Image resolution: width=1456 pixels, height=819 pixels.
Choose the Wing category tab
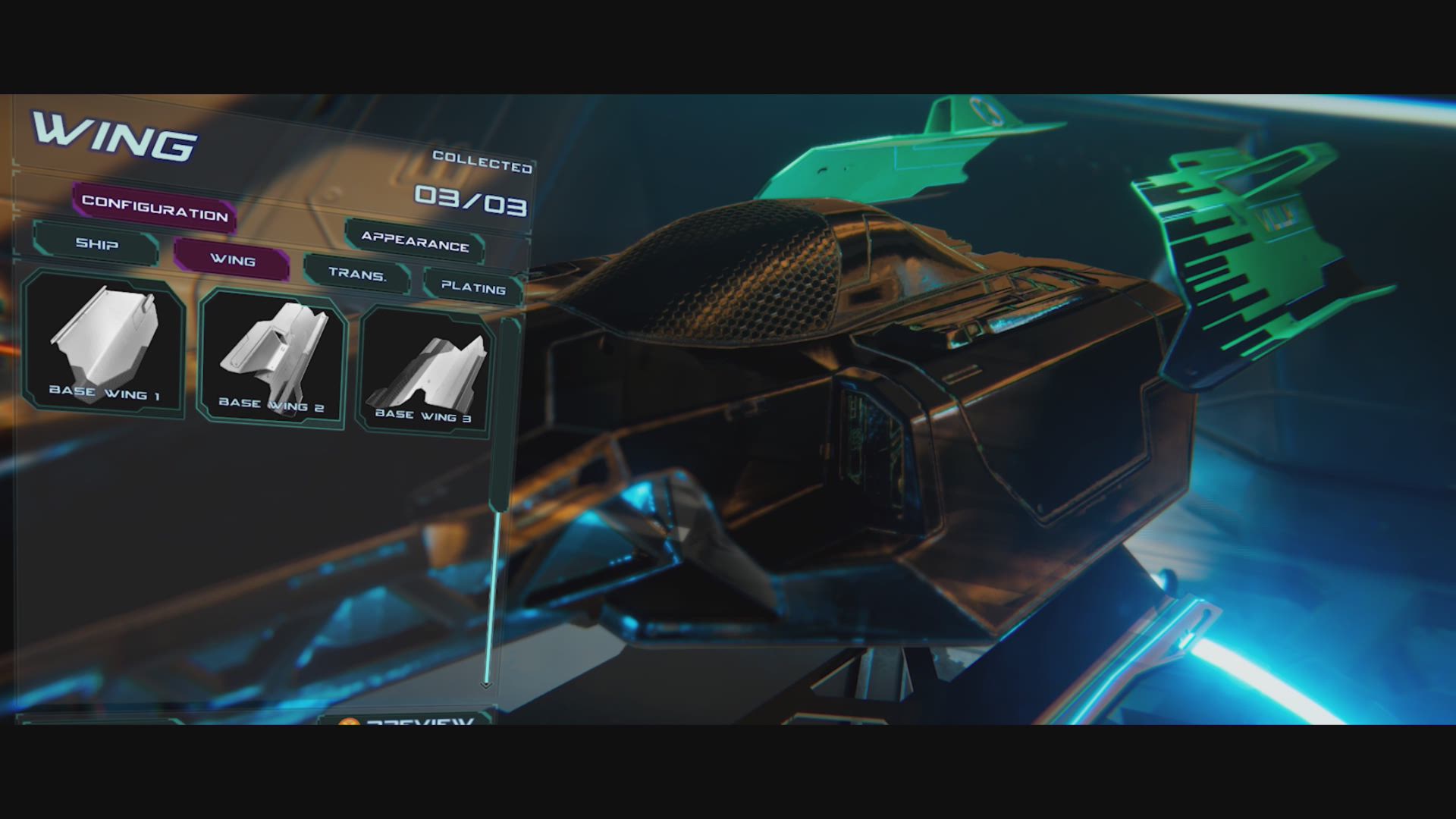(x=232, y=260)
